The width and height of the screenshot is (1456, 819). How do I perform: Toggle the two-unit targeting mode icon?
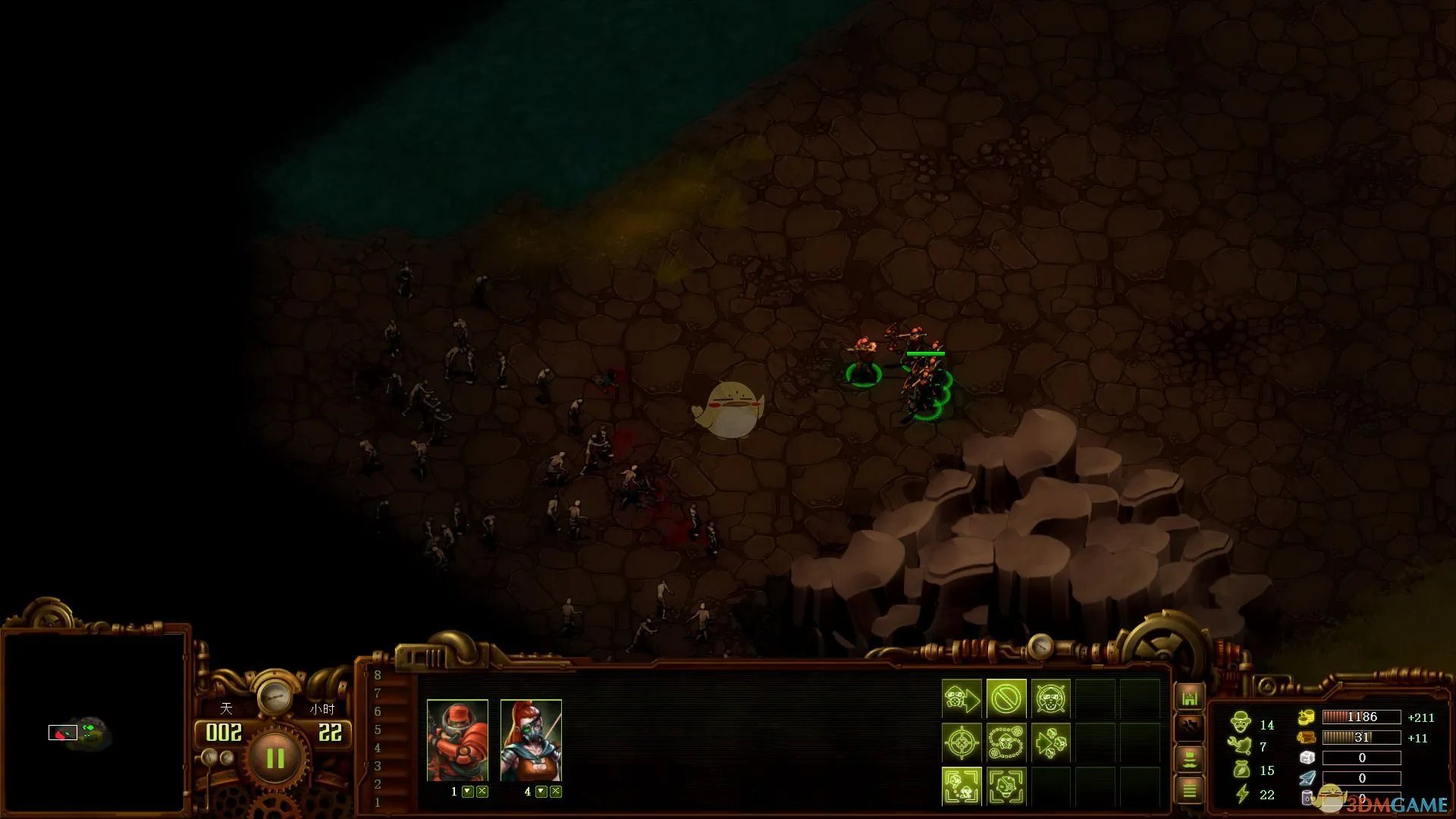coord(962,786)
